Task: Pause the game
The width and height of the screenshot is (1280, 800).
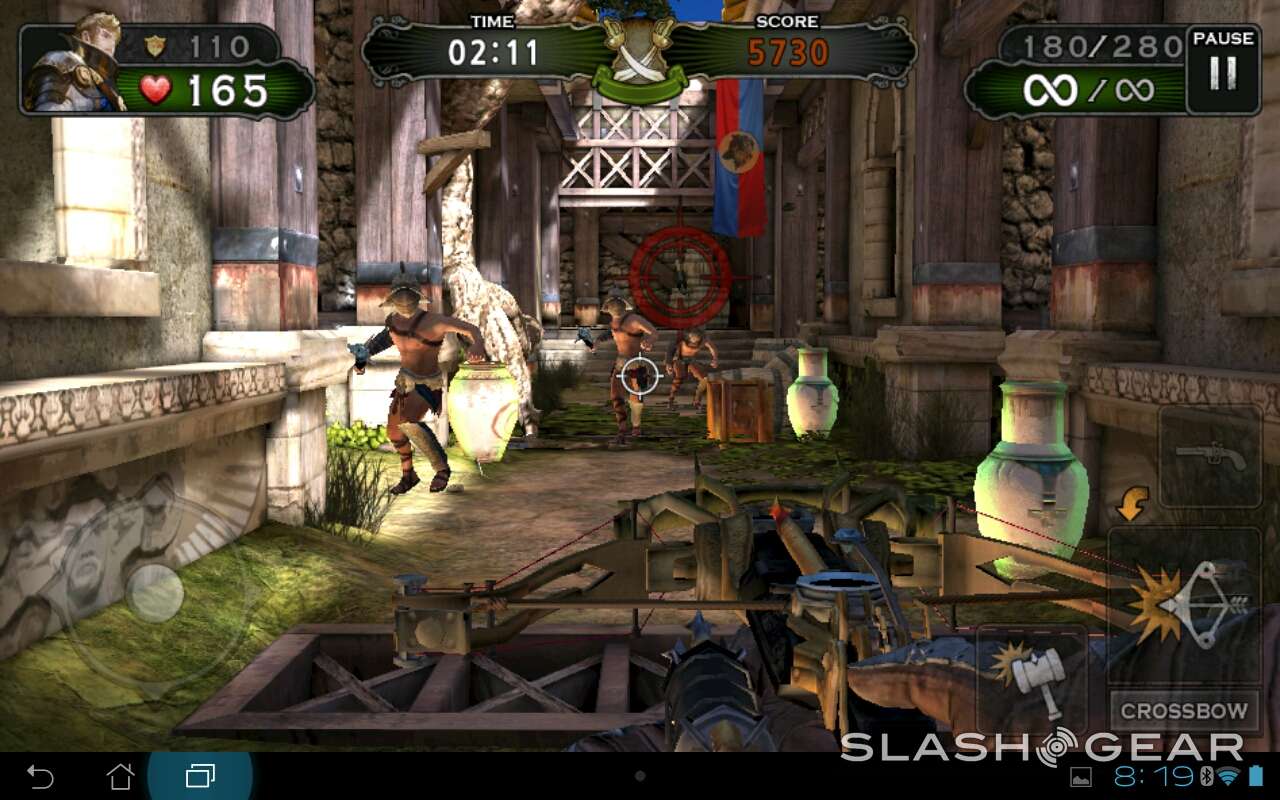Action: (x=1222, y=69)
